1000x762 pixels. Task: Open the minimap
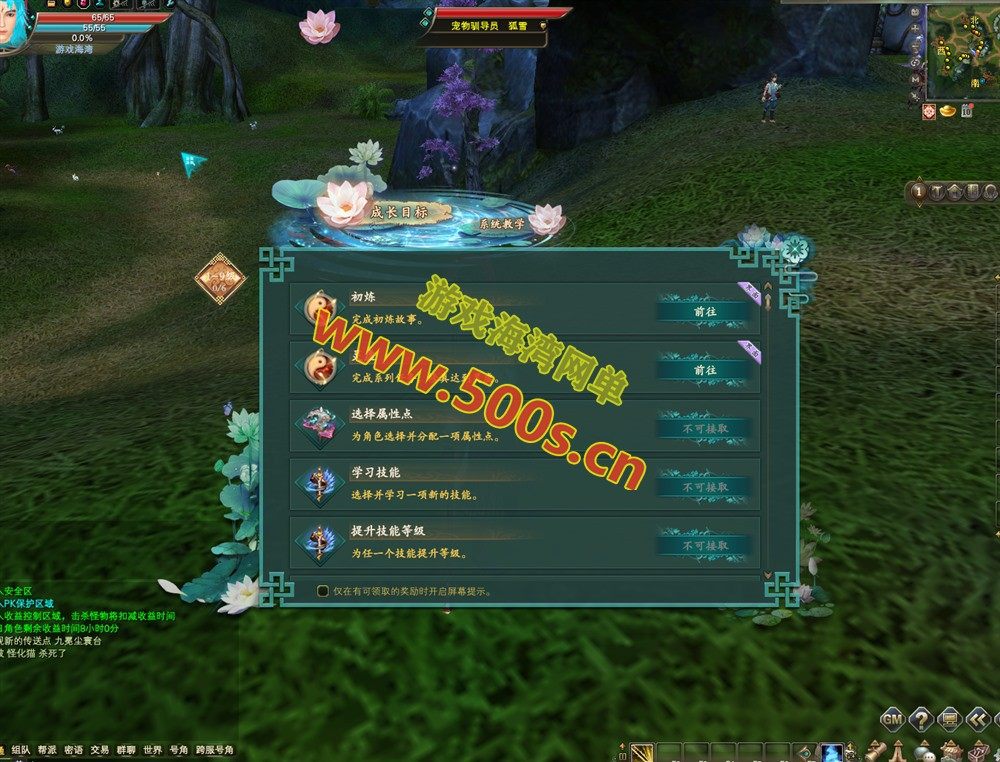[x=964, y=48]
